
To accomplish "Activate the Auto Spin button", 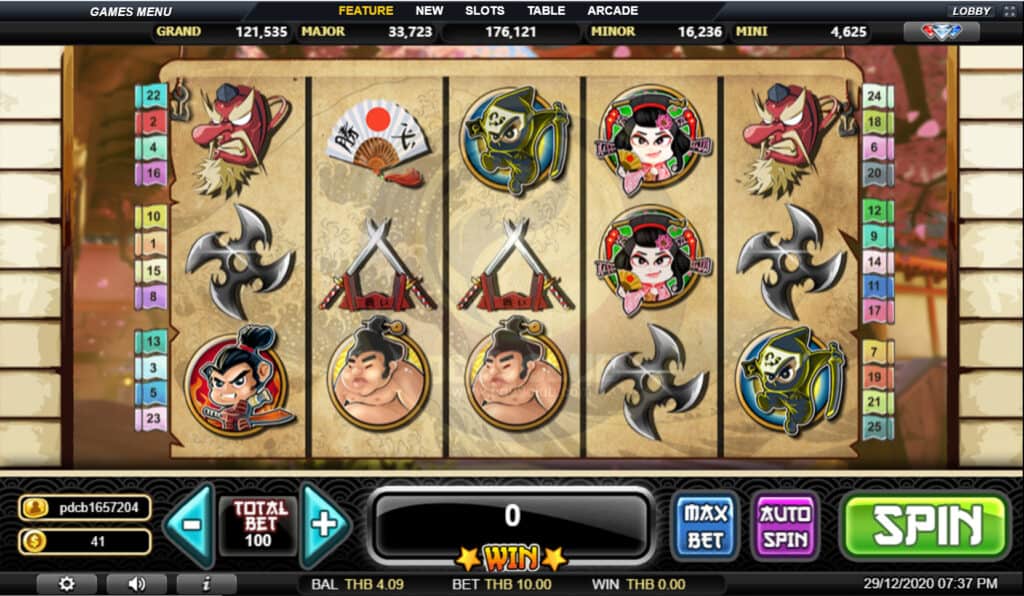I will [786, 525].
